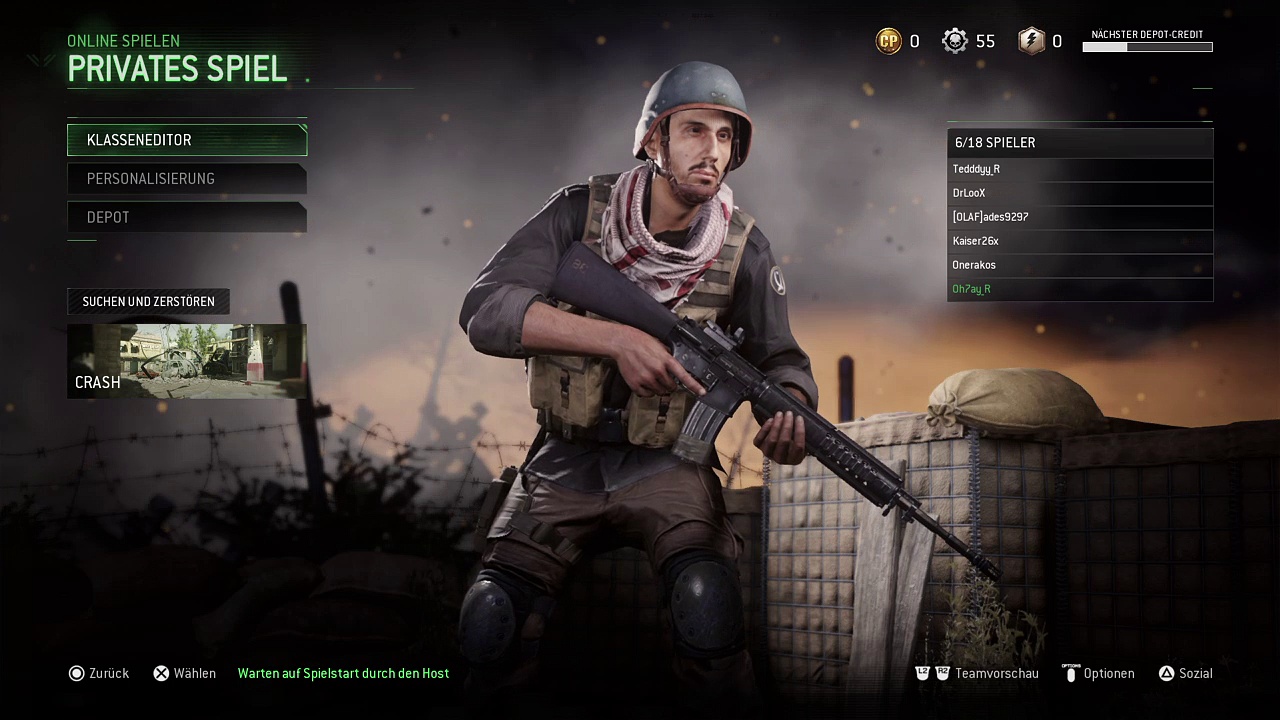
Task: Select the Personalisierung menu entry
Action: coord(187,179)
